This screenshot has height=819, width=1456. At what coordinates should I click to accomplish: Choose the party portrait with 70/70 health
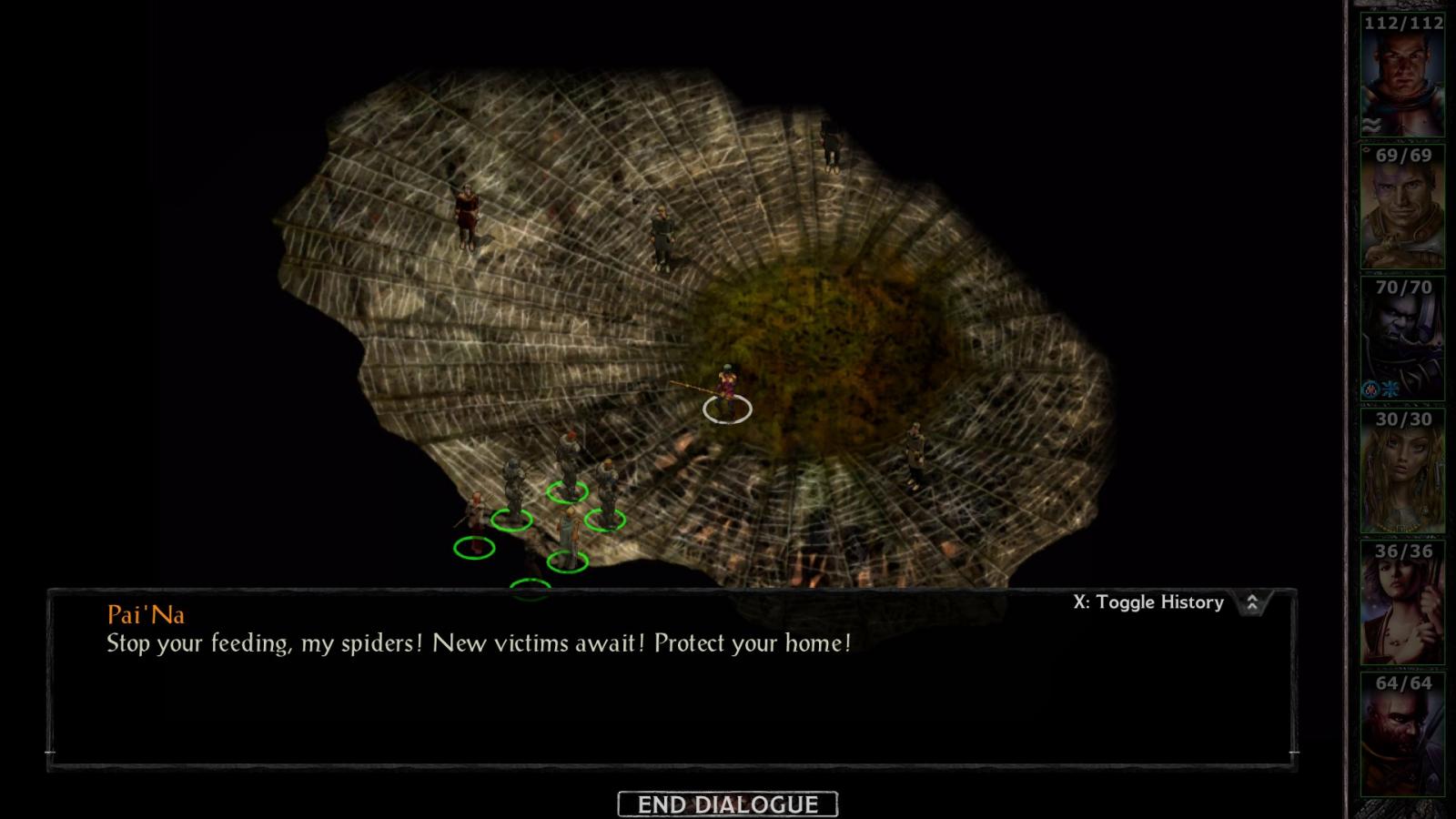tap(1402, 340)
